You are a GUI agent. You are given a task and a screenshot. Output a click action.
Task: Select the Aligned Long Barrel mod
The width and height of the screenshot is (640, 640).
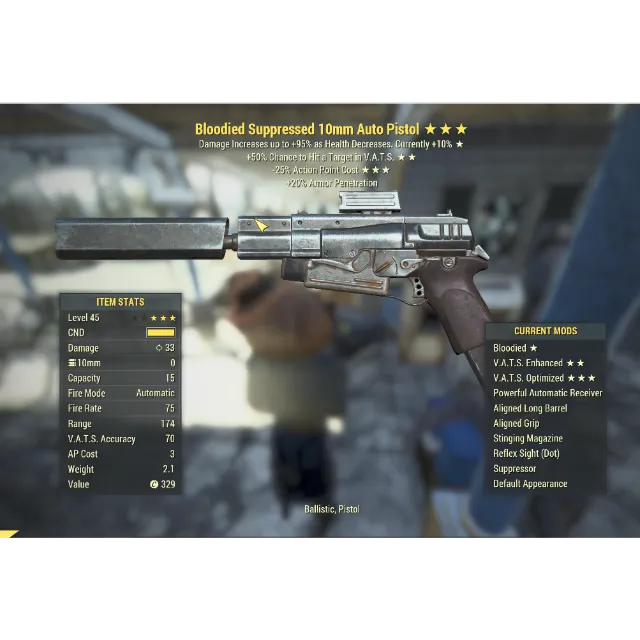tap(530, 408)
